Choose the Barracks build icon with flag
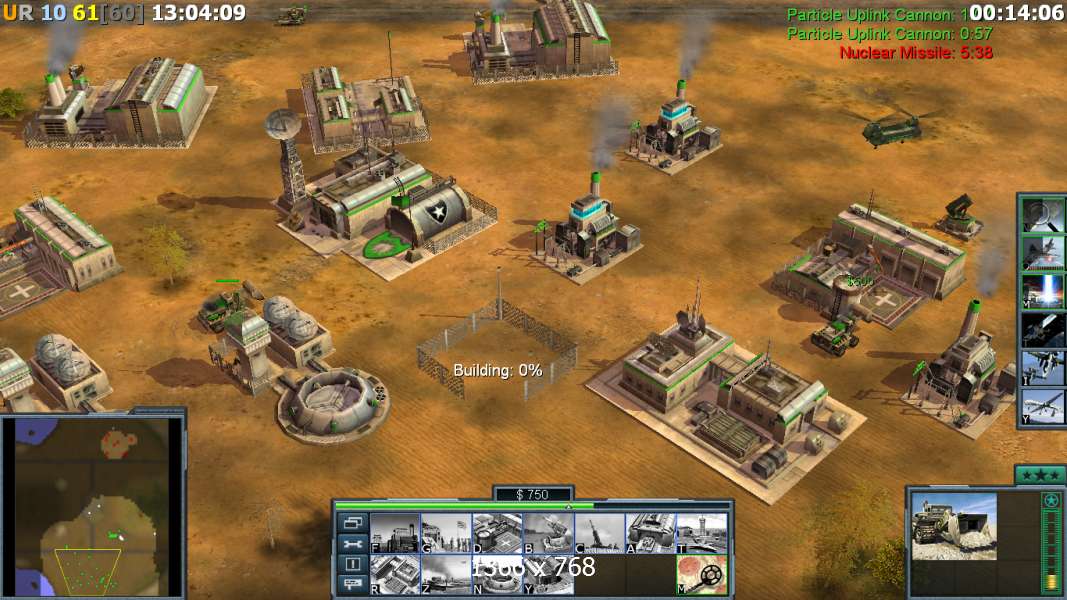 pos(445,533)
